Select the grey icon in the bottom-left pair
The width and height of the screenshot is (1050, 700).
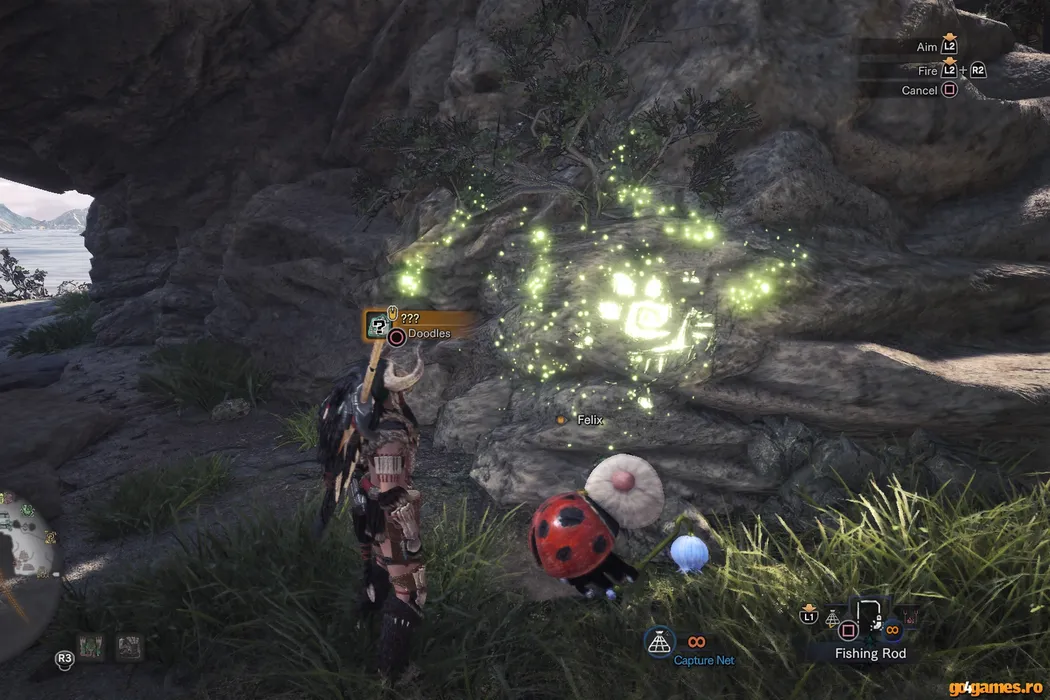tap(129, 647)
